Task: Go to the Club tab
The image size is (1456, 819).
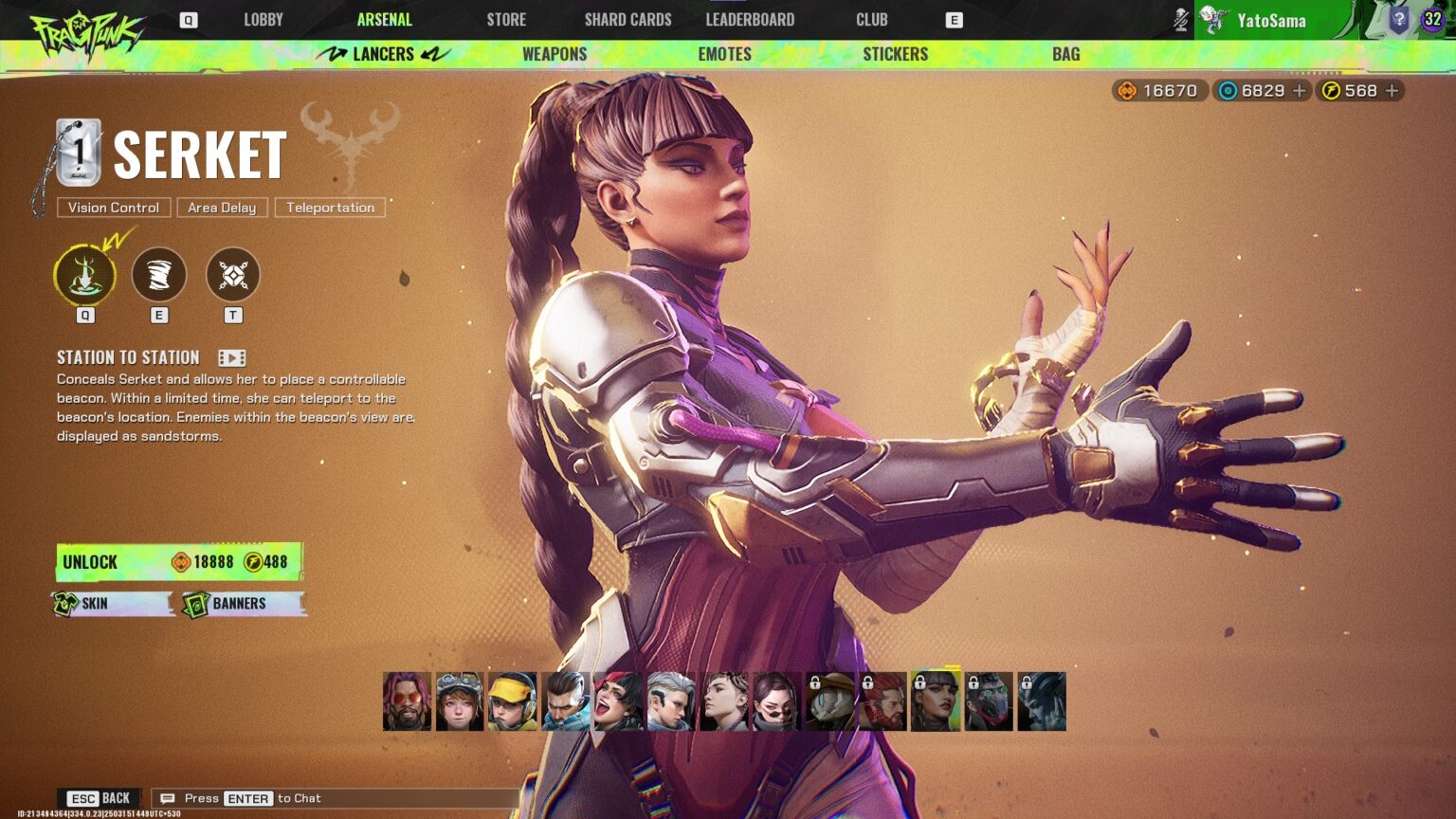Action: click(x=871, y=20)
